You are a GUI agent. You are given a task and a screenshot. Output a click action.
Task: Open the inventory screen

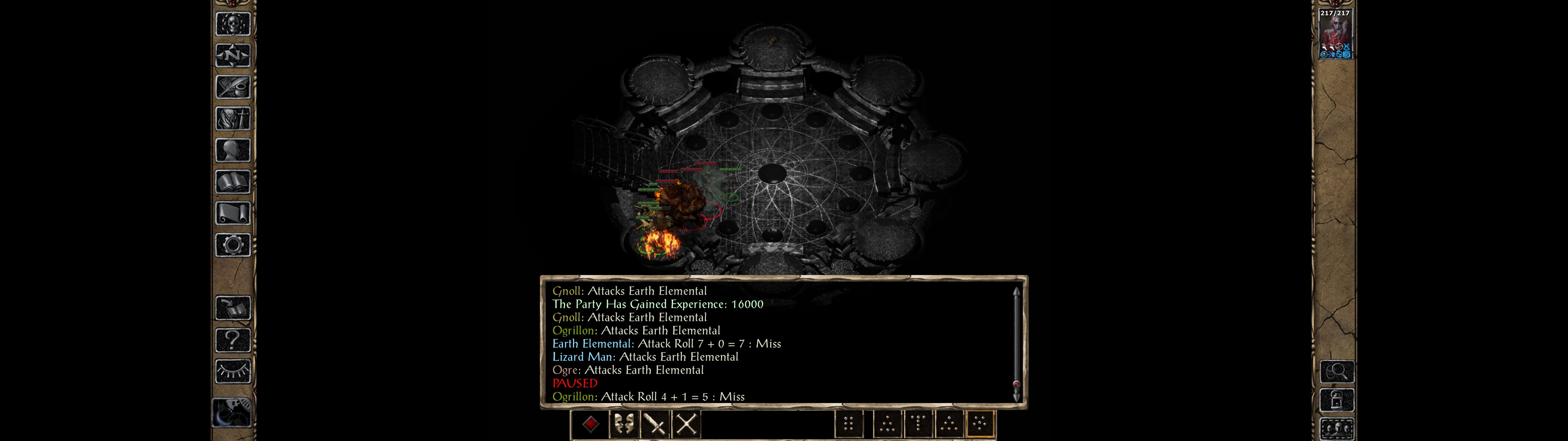pyautogui.click(x=232, y=118)
